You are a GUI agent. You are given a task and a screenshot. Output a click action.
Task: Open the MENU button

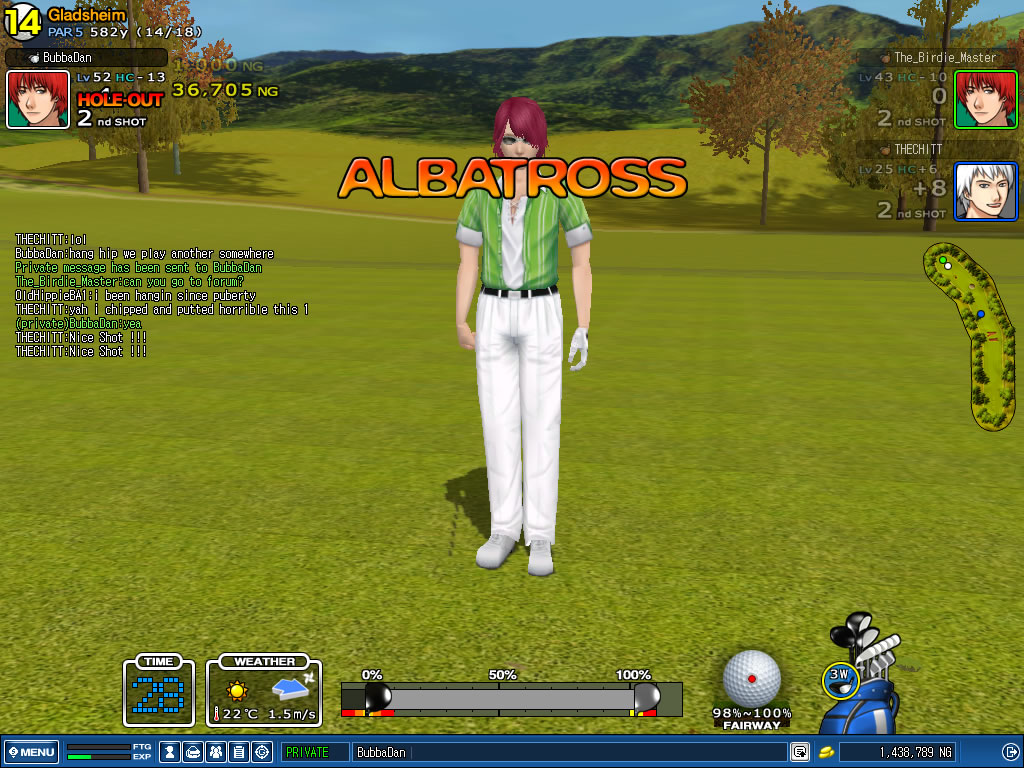32,752
